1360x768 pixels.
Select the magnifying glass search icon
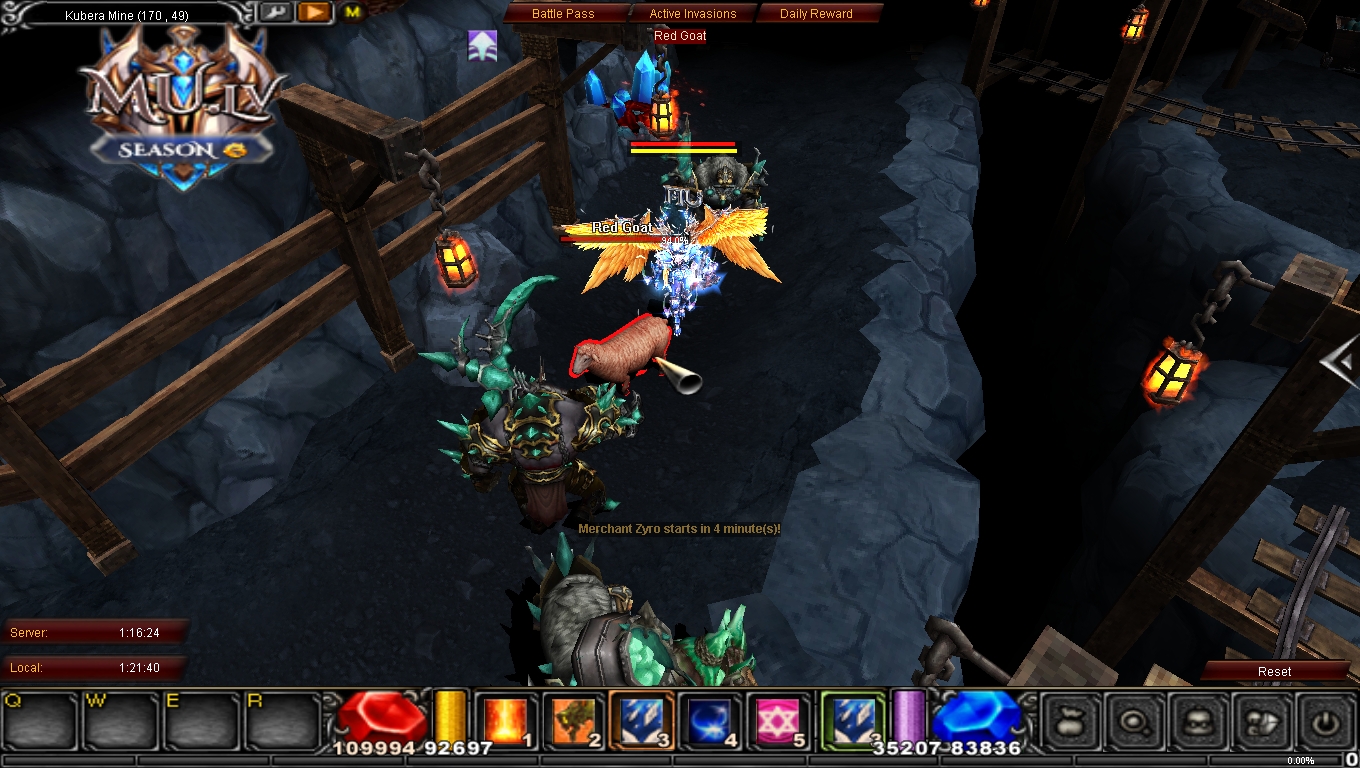[1135, 720]
